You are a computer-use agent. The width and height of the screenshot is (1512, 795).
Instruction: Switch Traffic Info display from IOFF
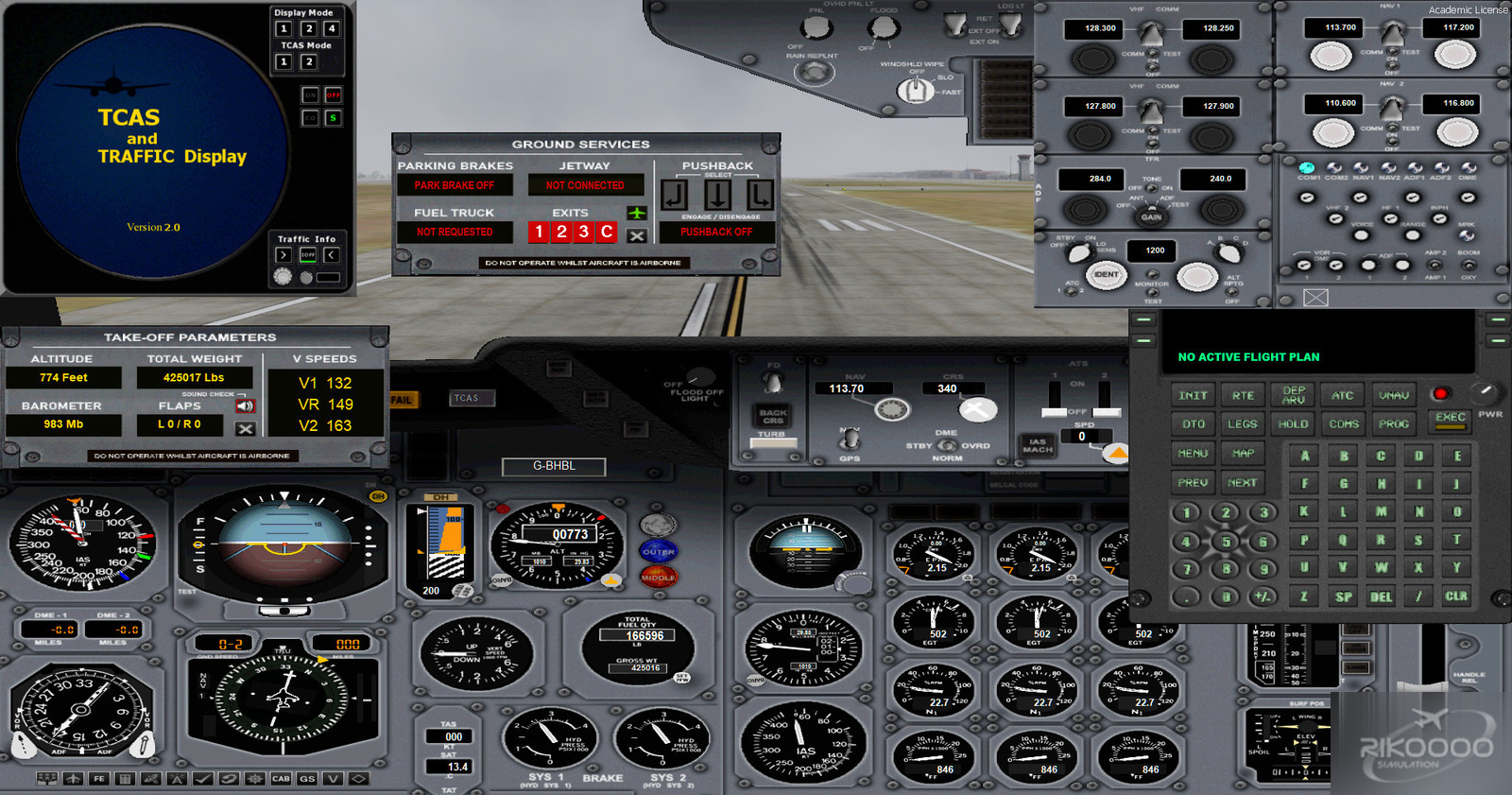[x=308, y=254]
